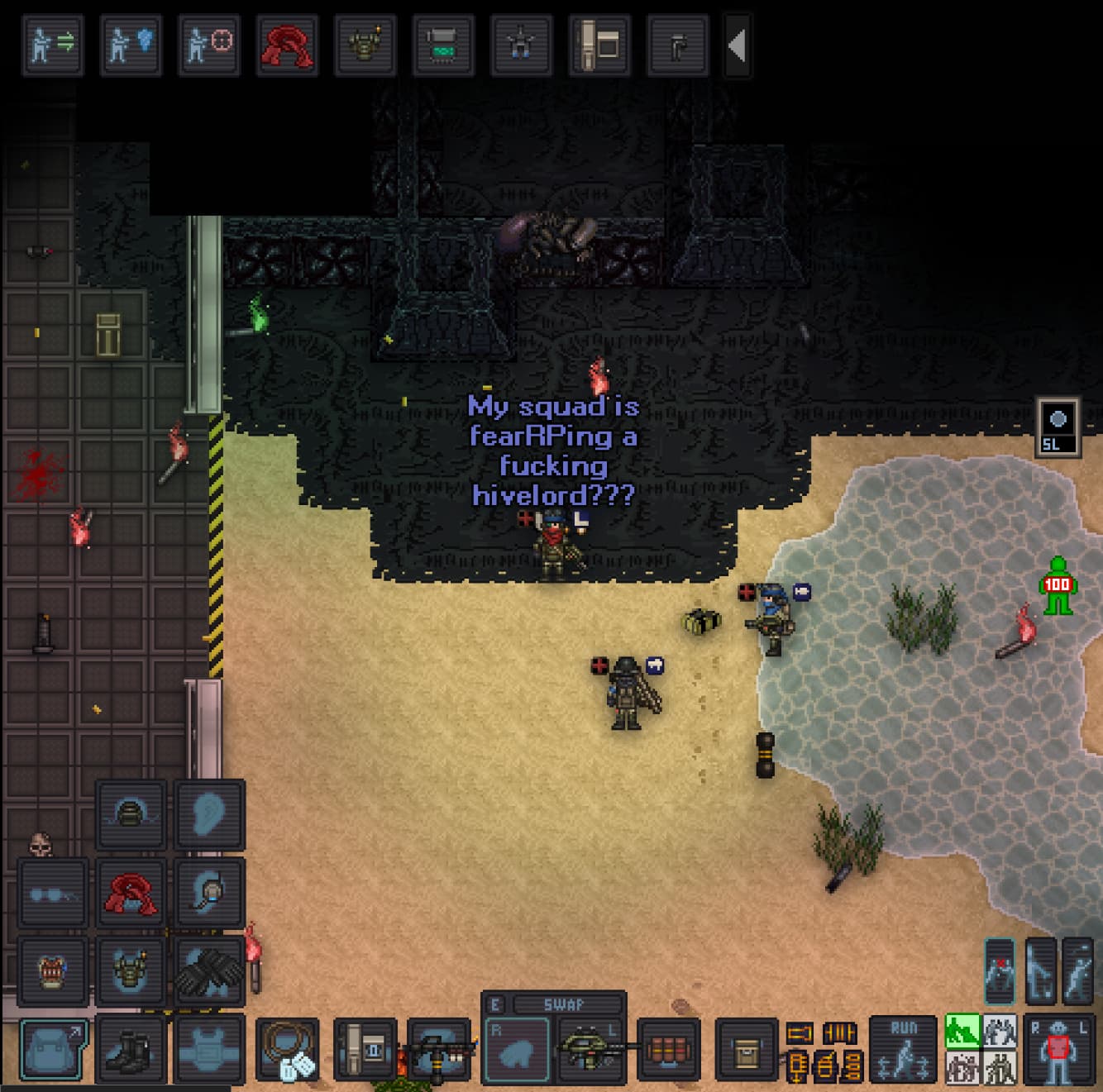Select the black boots slot
This screenshot has width=1103, height=1092.
(131, 1050)
